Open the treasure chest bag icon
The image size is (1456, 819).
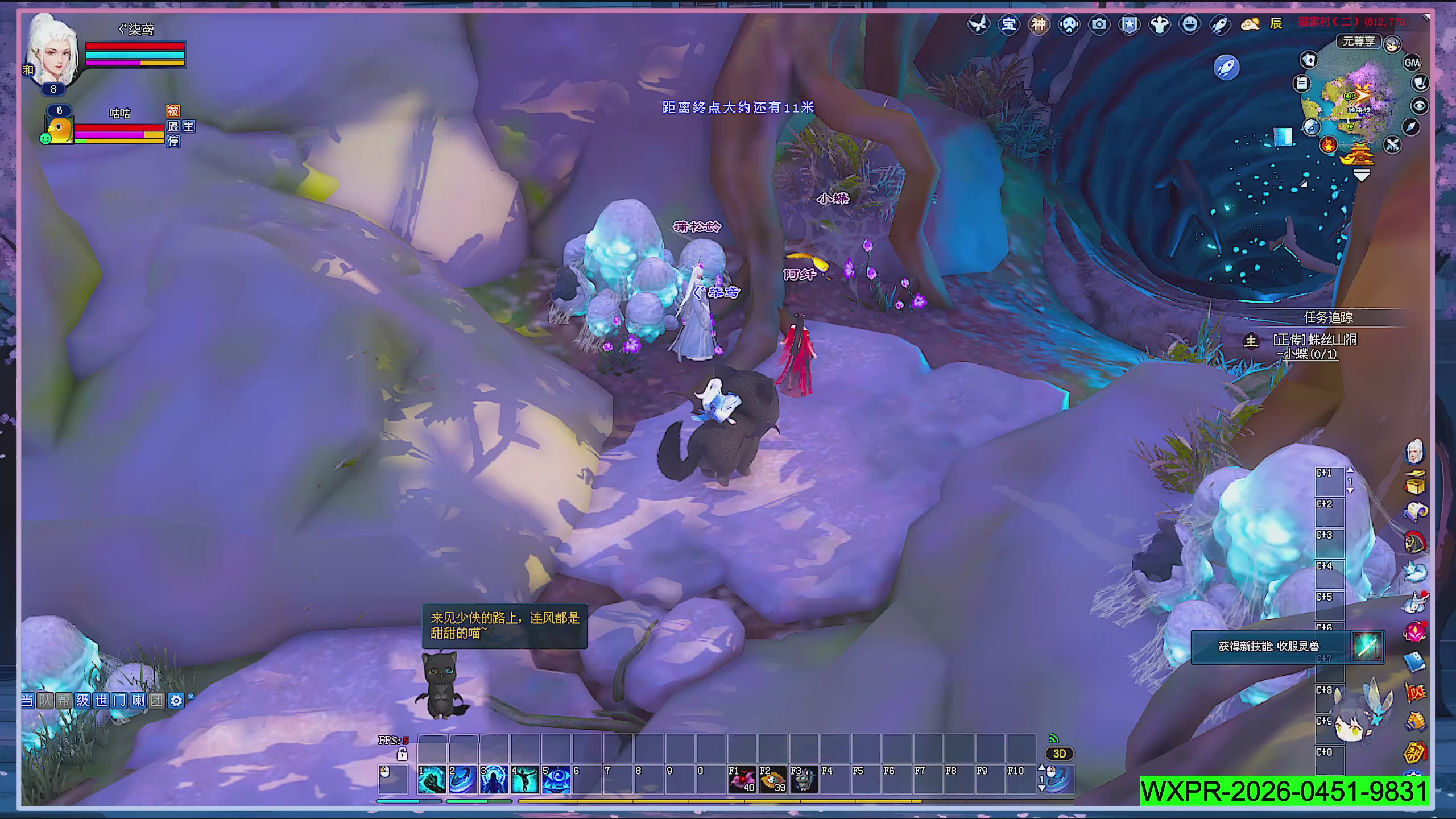pos(1415,482)
